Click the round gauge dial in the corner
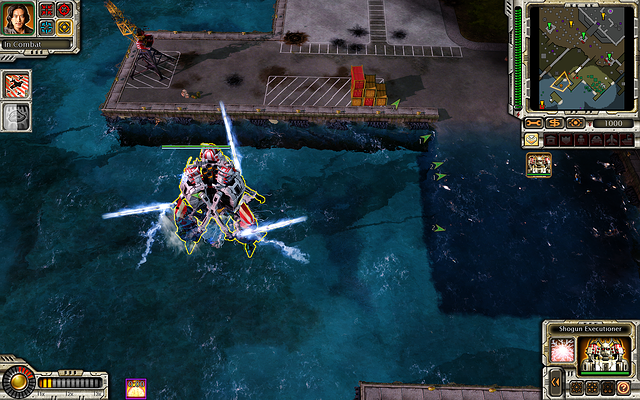Image resolution: width=640 pixels, height=400 pixels. coord(17,382)
